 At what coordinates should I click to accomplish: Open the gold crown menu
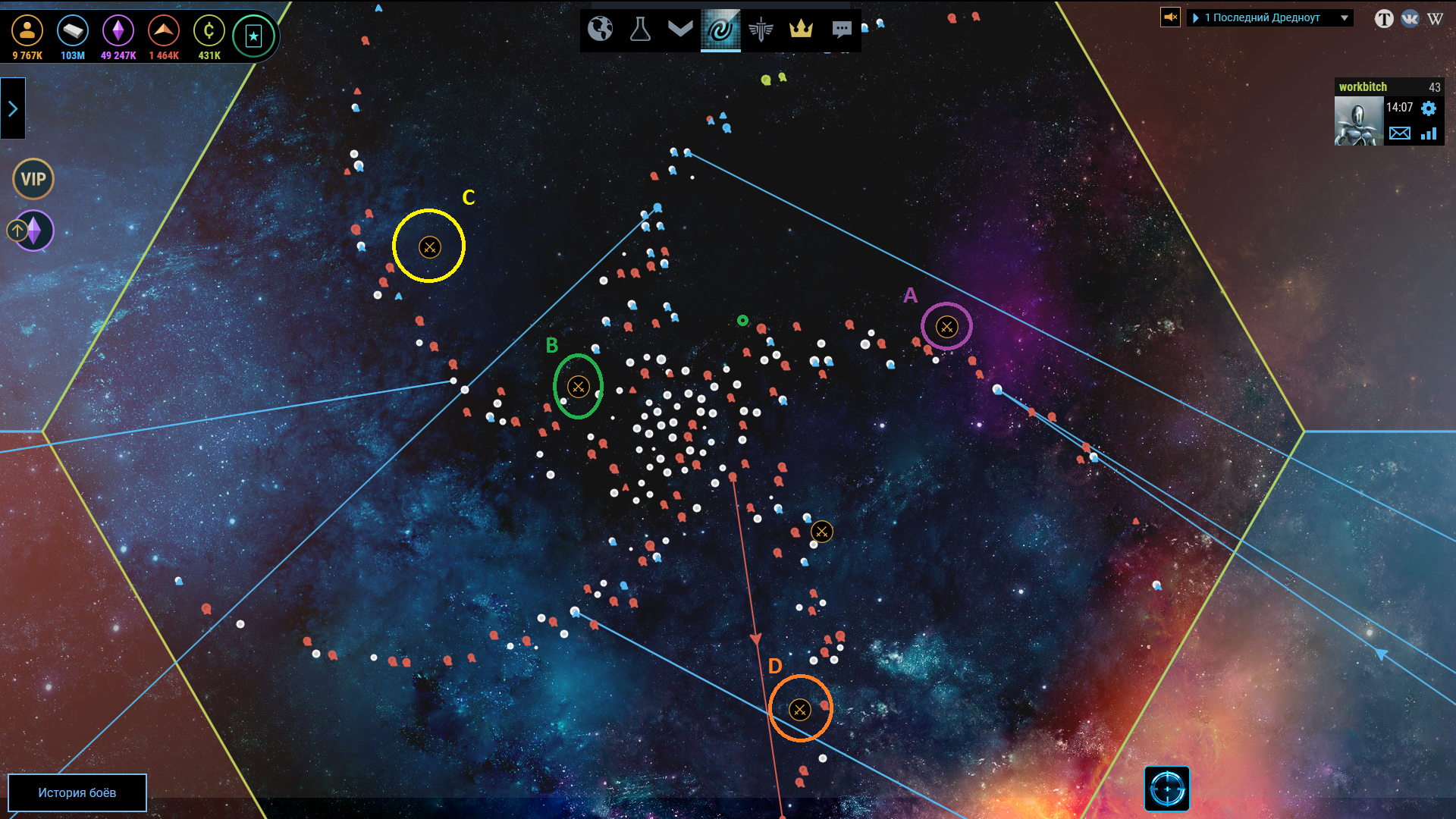[801, 29]
